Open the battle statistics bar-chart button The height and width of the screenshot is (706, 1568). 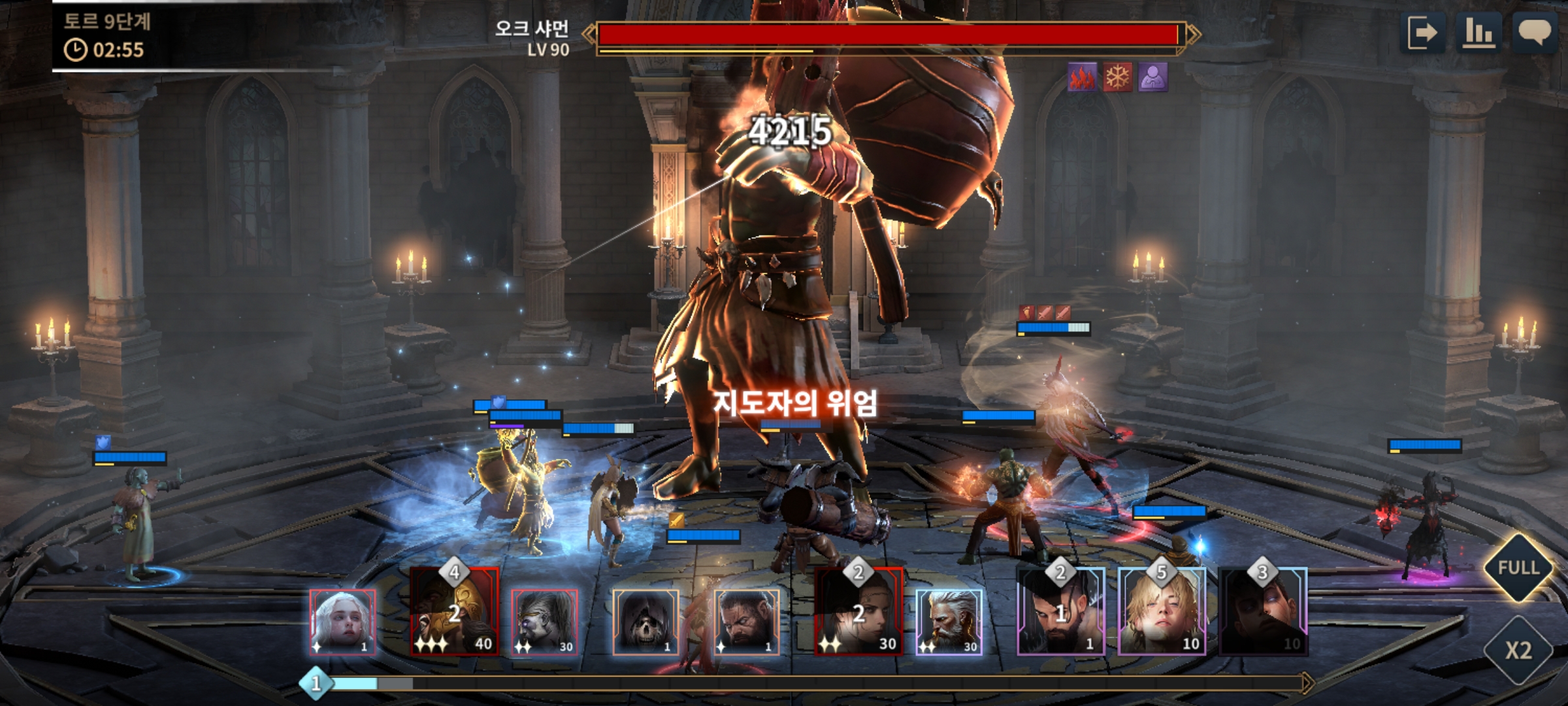tap(1478, 32)
